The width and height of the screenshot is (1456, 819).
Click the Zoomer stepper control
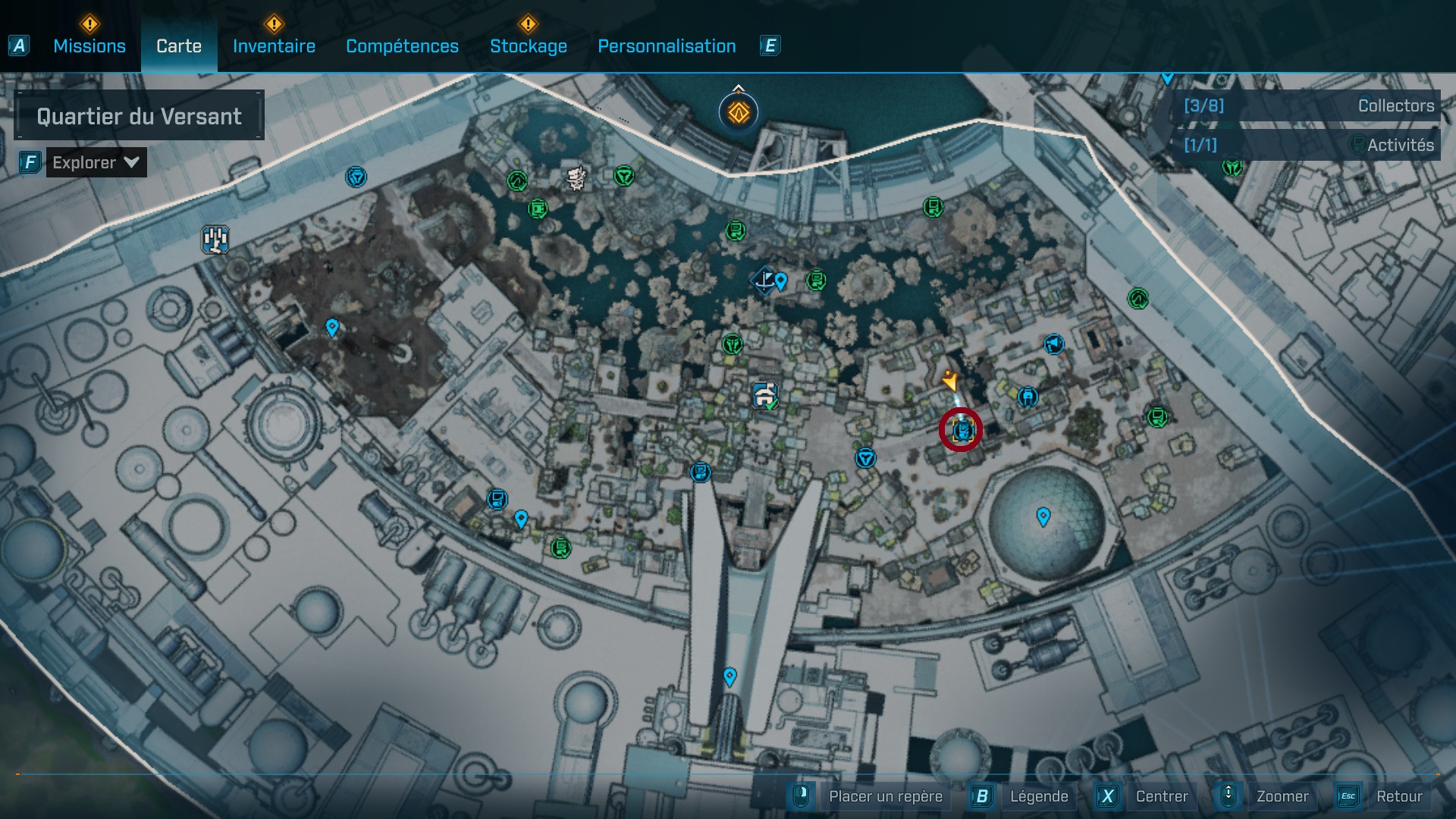click(x=1228, y=796)
